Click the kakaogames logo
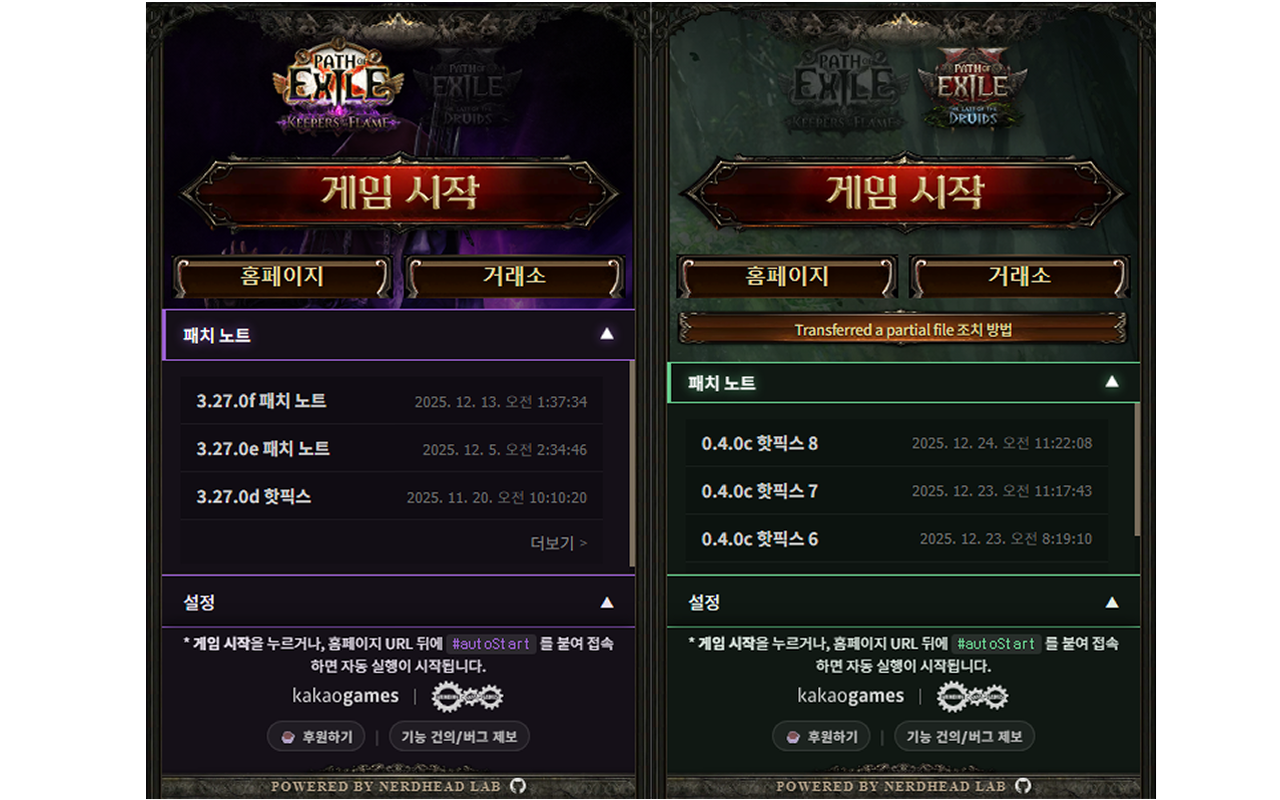 coord(345,695)
